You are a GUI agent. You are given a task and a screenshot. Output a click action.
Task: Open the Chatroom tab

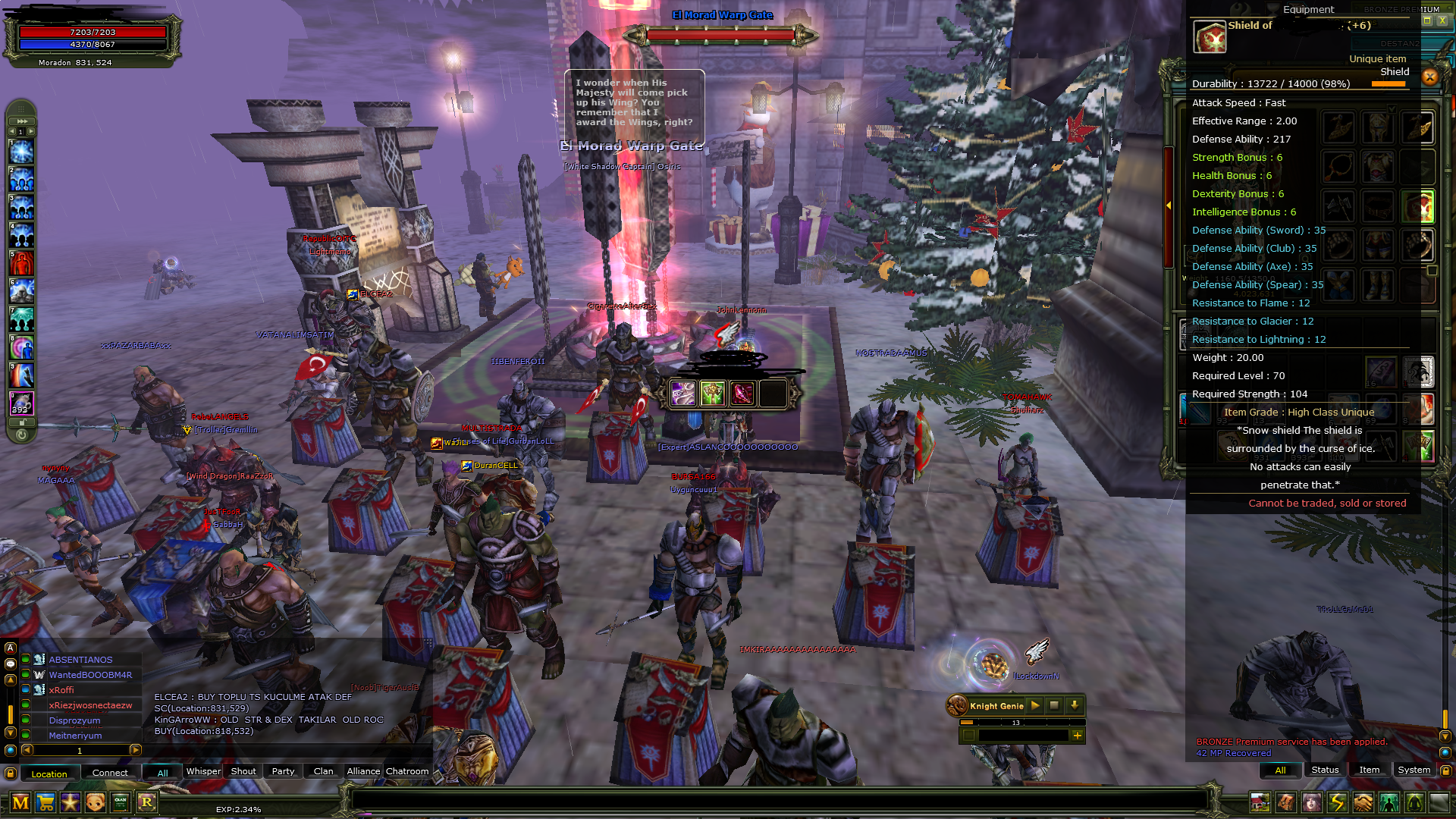tap(407, 771)
